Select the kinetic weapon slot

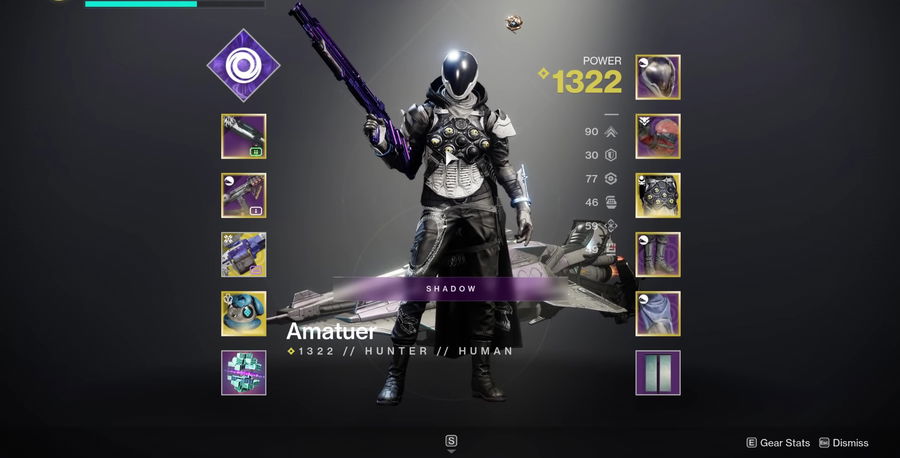click(x=243, y=136)
